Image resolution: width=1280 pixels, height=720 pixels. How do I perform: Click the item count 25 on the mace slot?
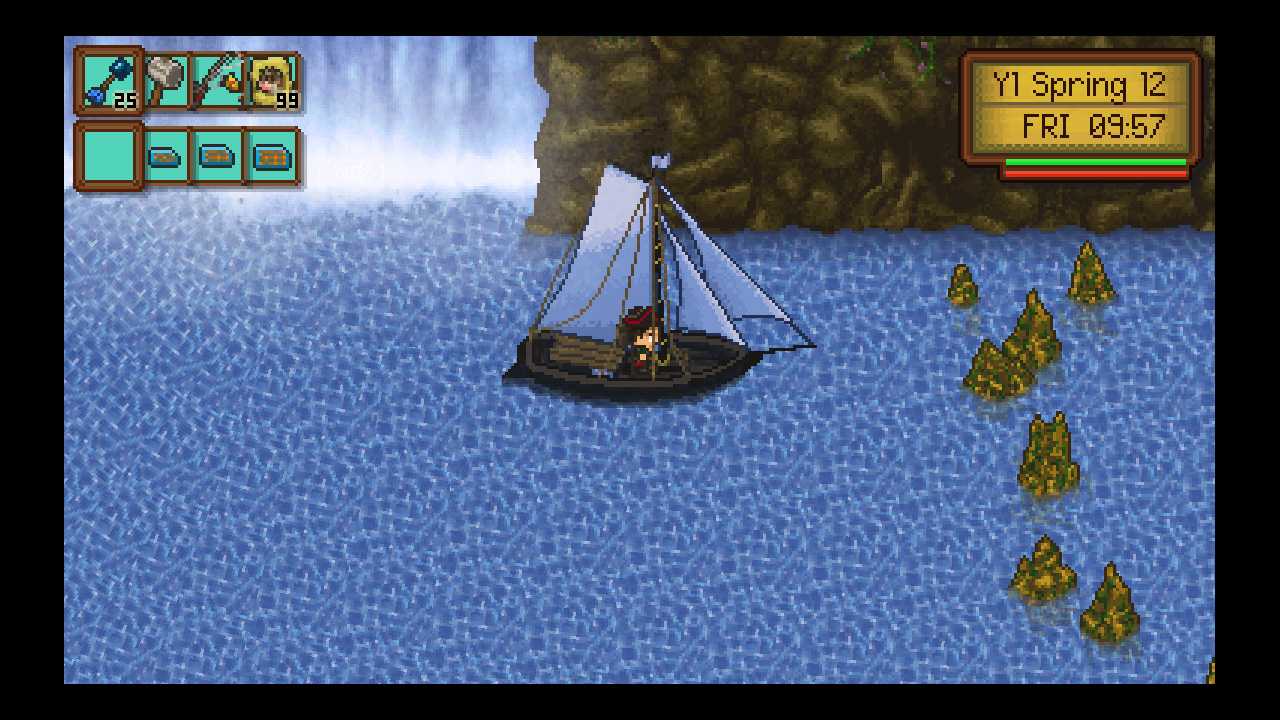pyautogui.click(x=125, y=100)
